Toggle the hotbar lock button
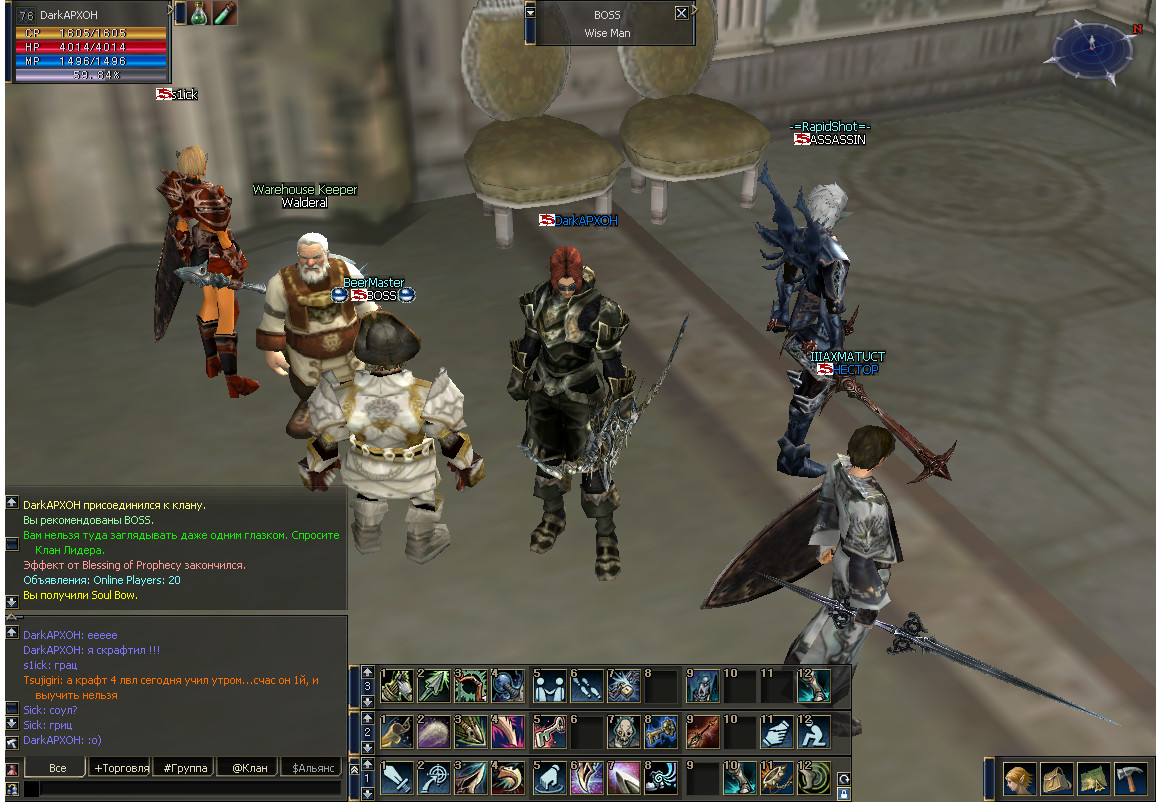 click(844, 794)
